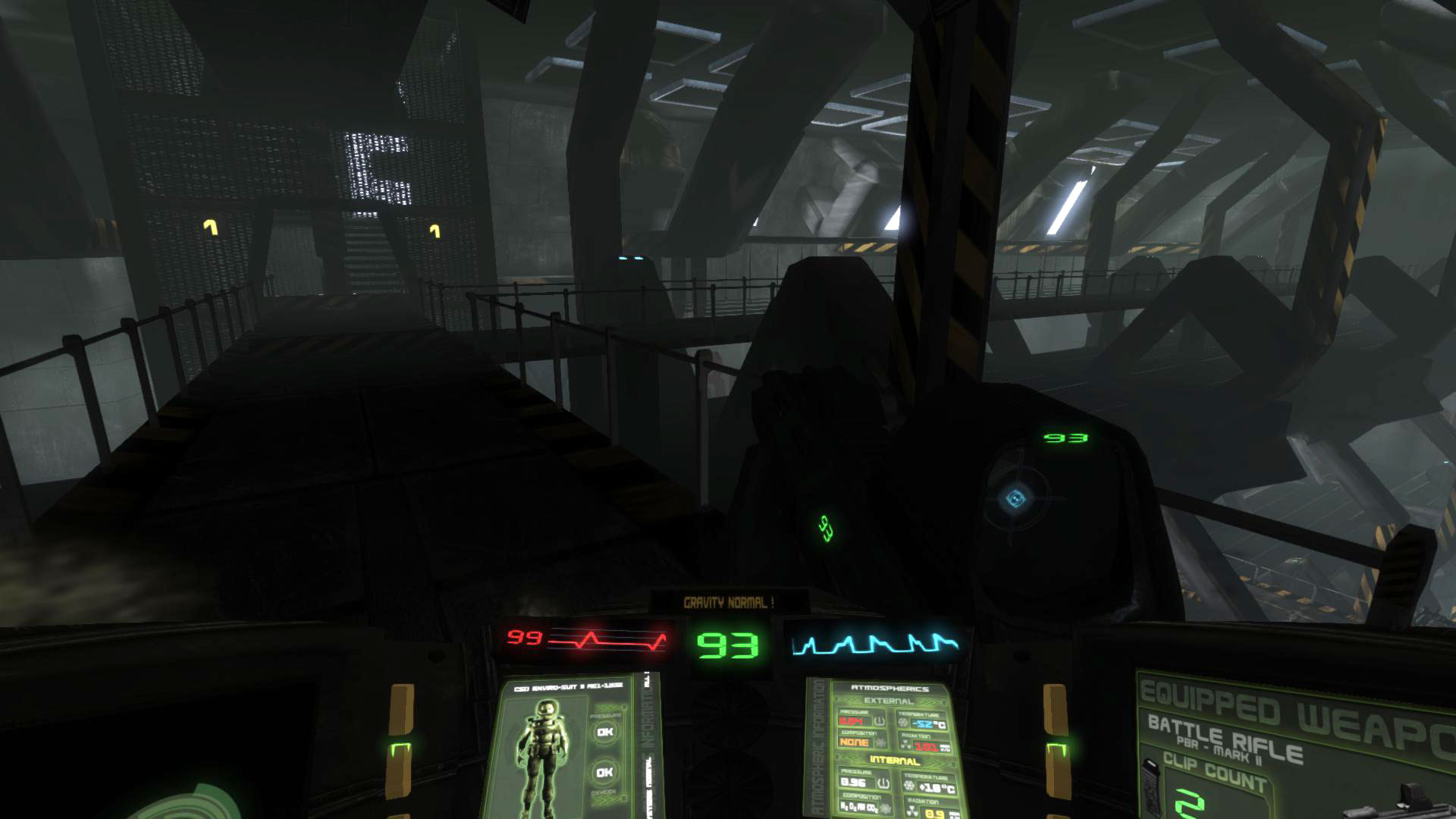Select the atom icon next to COMPOSITION NONE

coord(882,744)
